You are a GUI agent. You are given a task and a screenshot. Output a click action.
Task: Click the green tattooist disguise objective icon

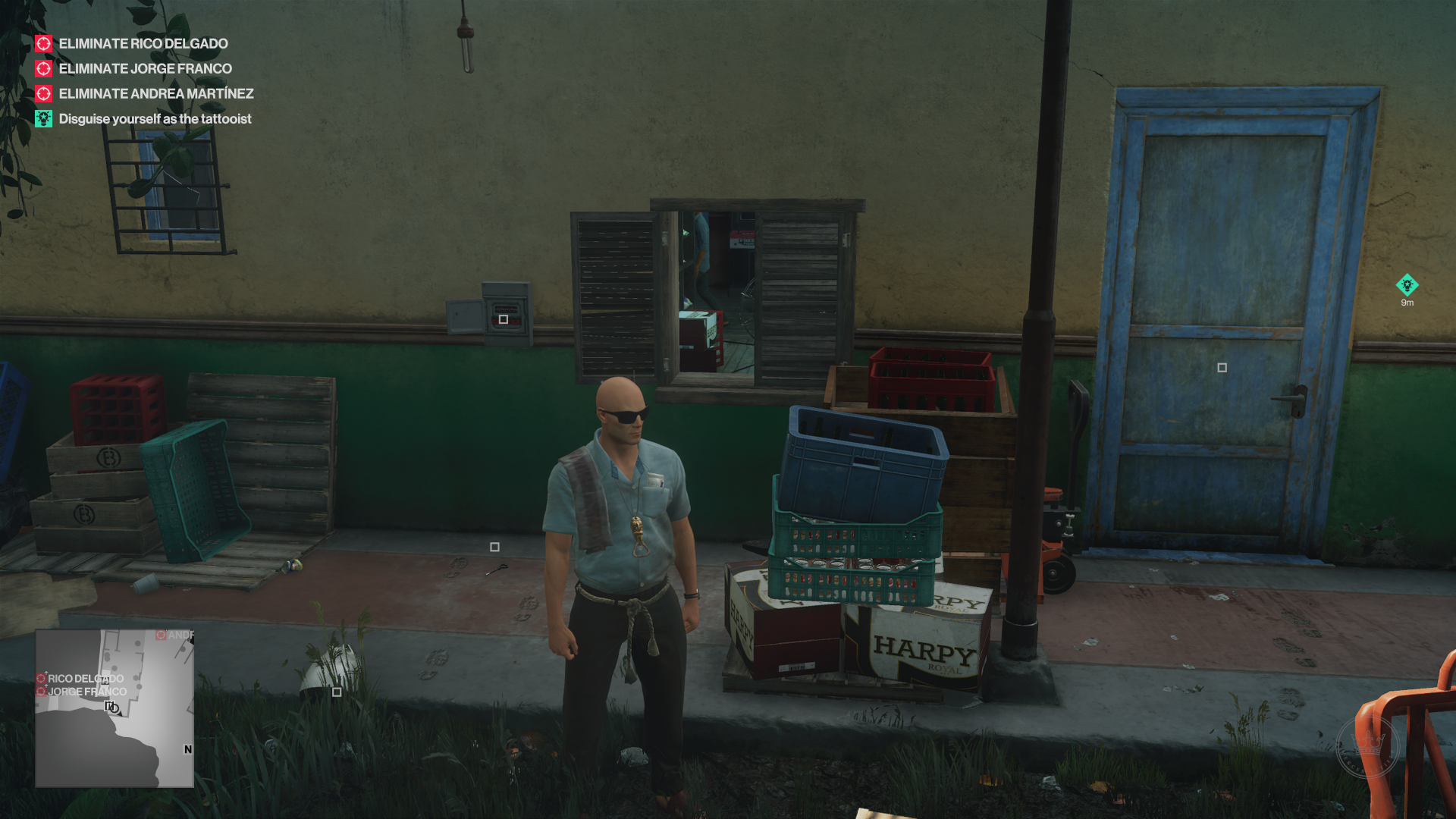[x=43, y=118]
